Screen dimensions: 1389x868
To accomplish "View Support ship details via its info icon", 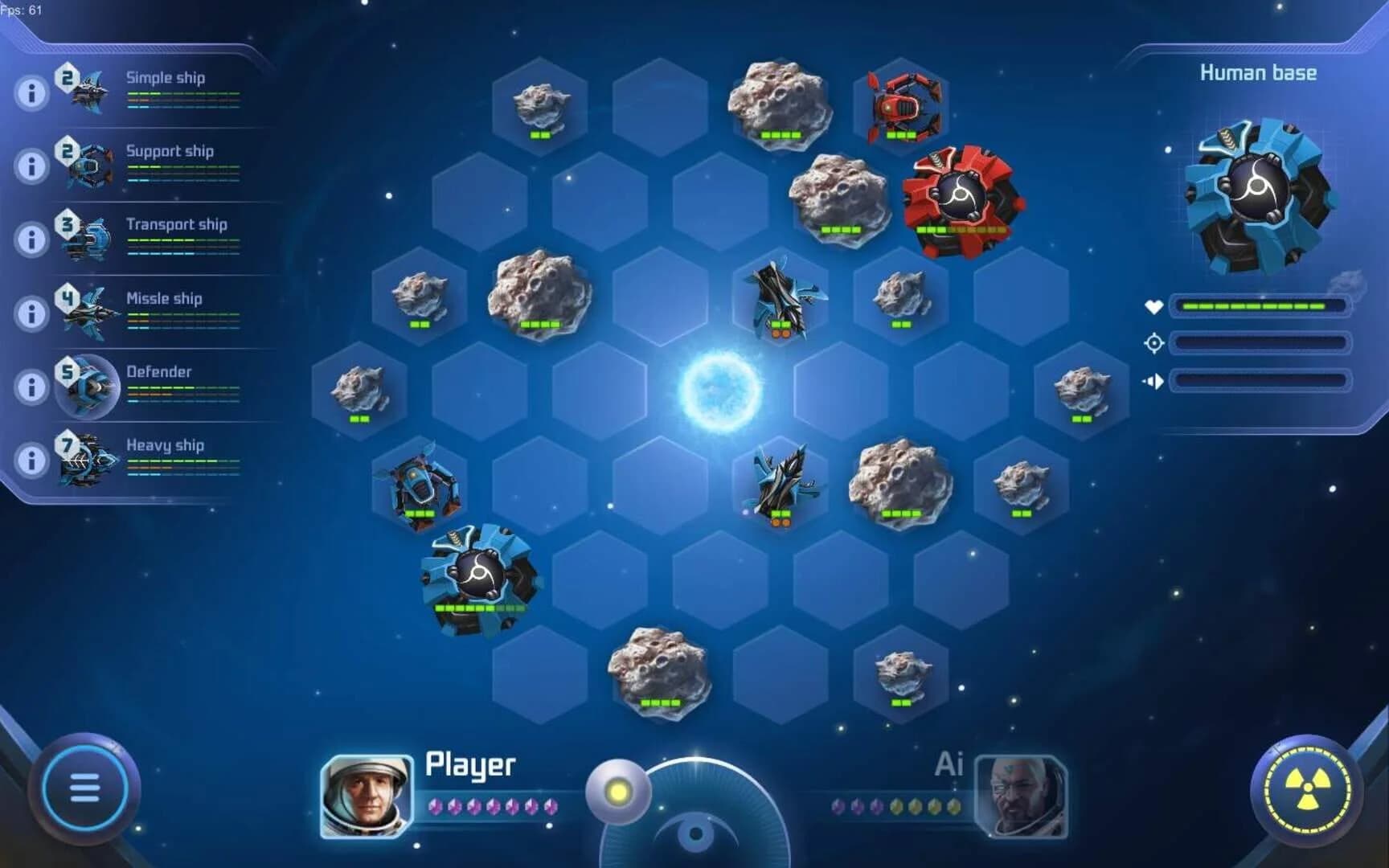I will (x=31, y=165).
